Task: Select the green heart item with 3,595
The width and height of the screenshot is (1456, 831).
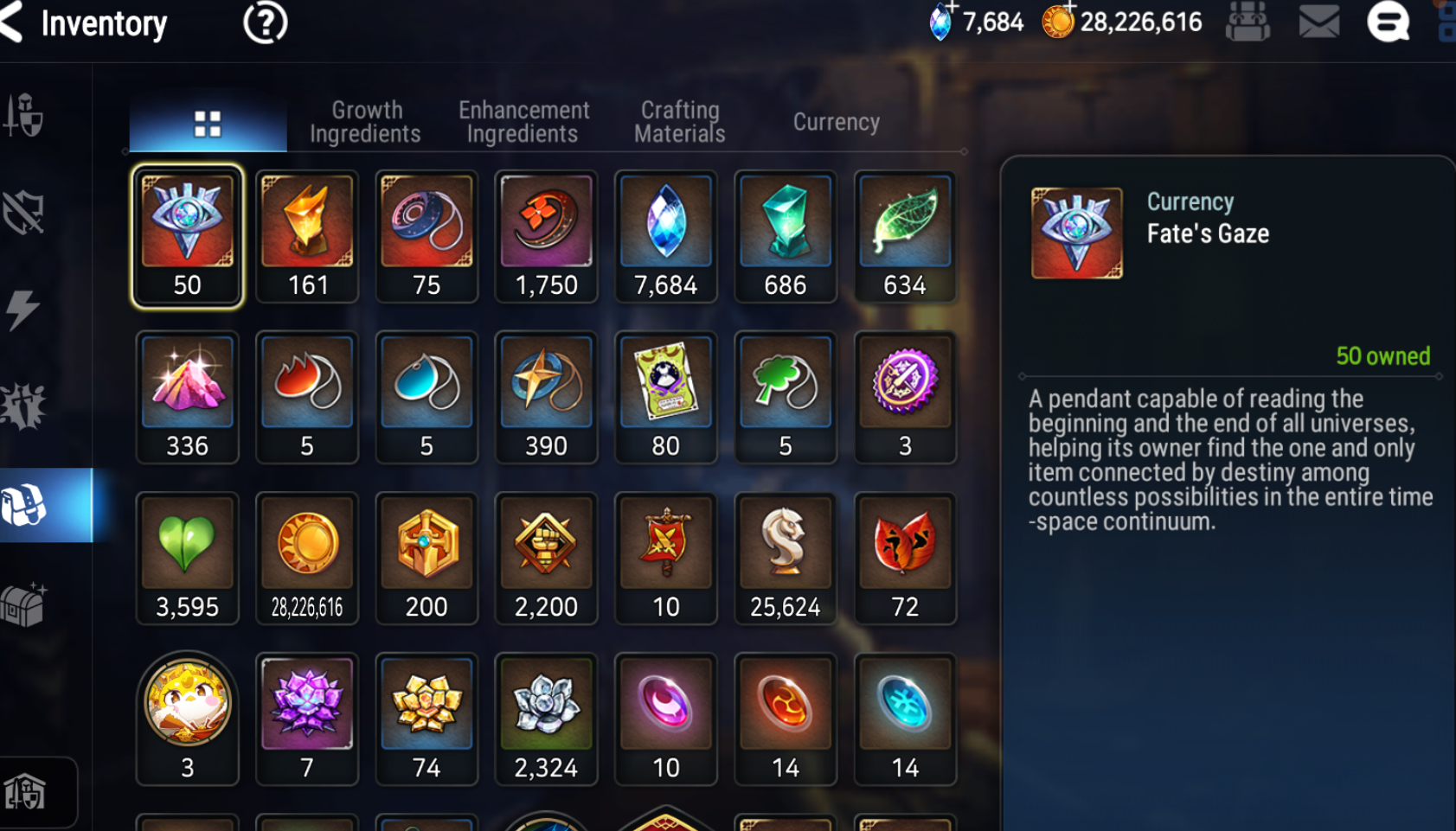Action: point(187,558)
